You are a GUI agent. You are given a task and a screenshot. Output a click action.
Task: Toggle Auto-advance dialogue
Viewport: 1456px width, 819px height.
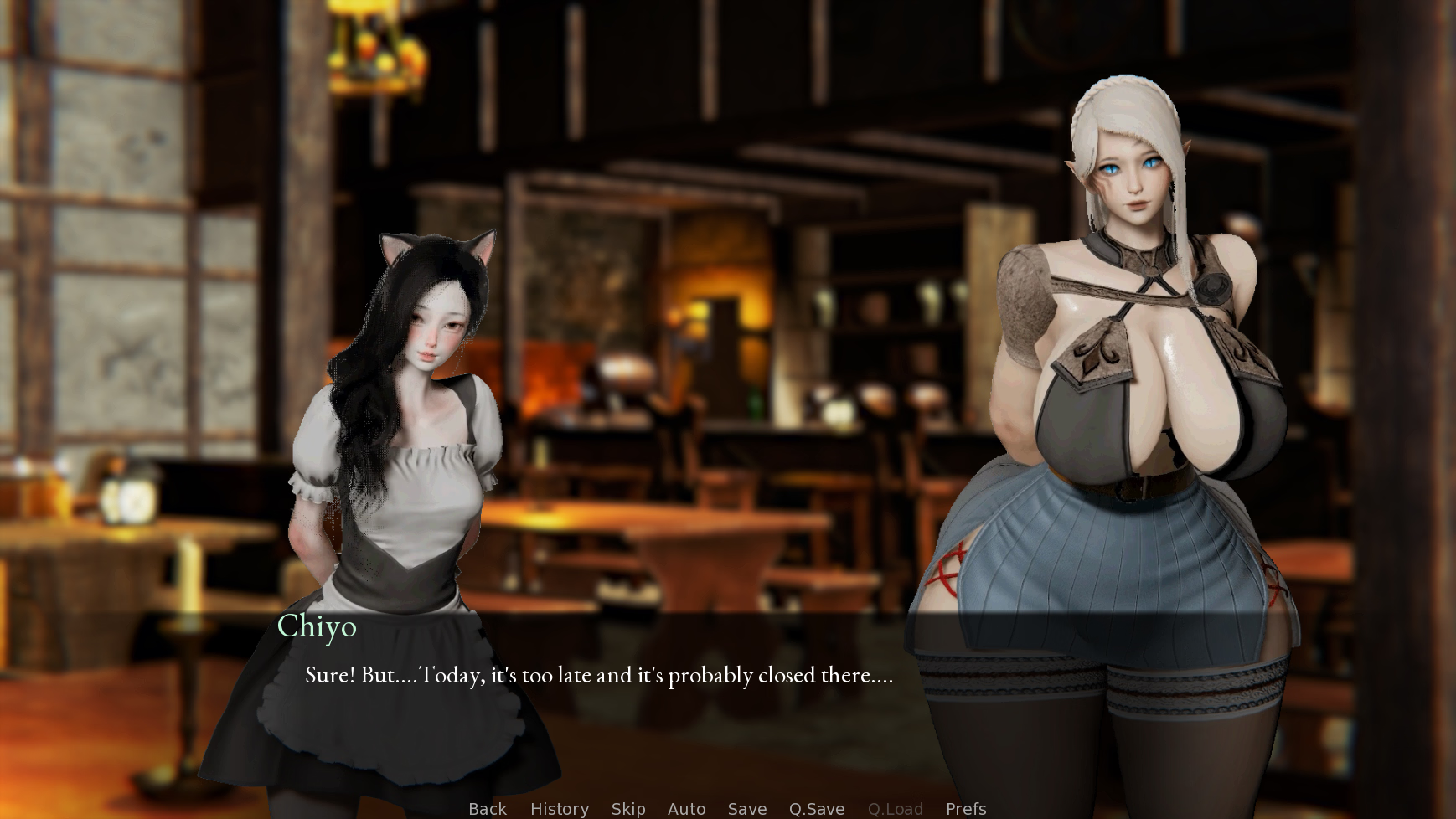pyautogui.click(x=686, y=809)
